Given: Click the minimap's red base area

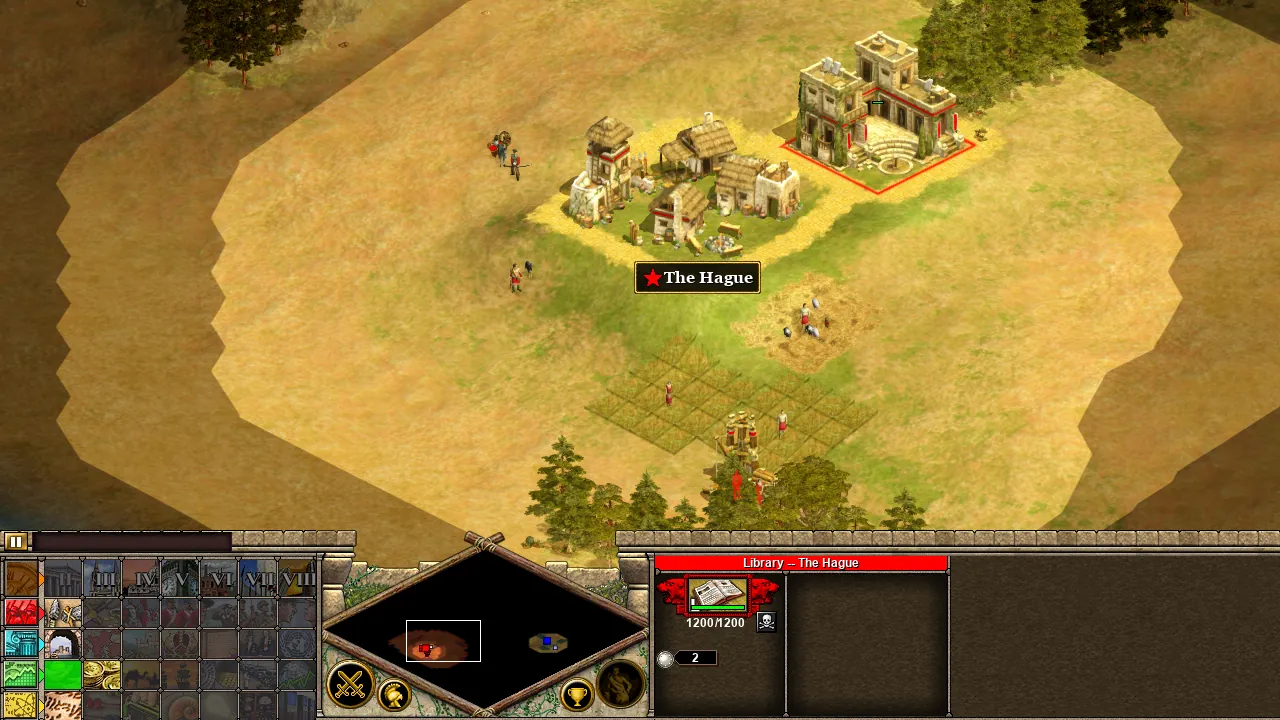Looking at the screenshot, I should (426, 649).
